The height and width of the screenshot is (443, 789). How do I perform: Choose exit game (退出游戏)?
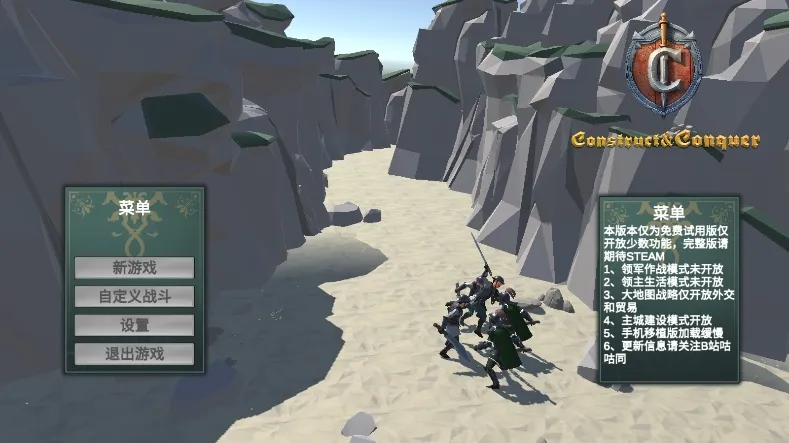pos(134,353)
